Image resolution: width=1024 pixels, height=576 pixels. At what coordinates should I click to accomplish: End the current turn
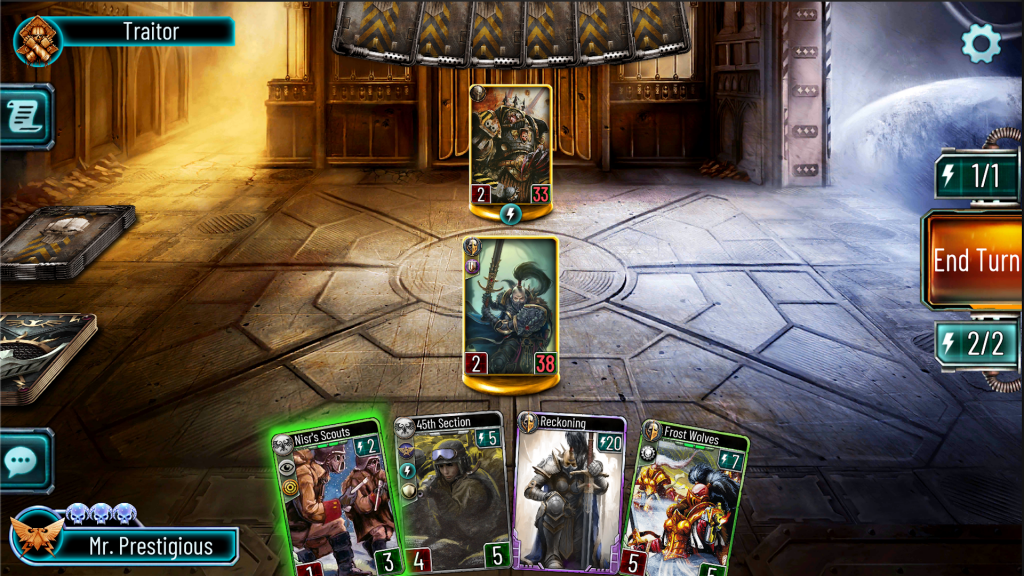point(975,260)
